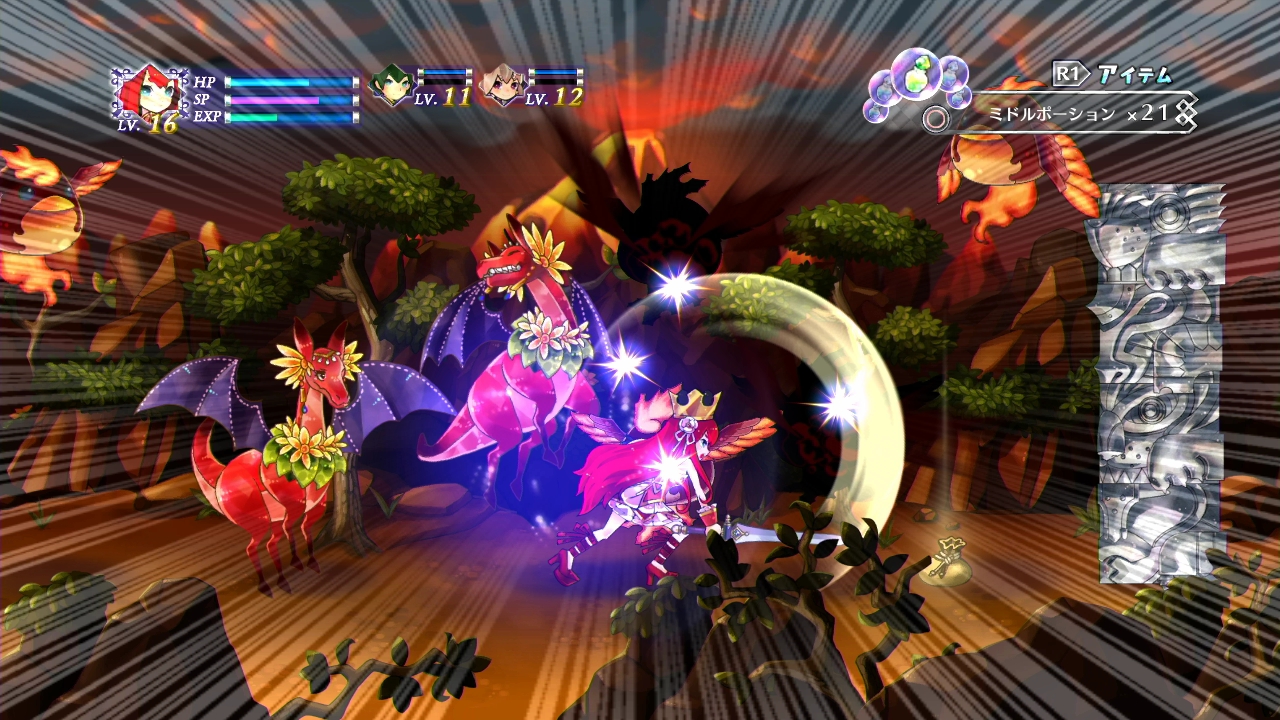Pick up the dropped money bag
Viewport: 1280px width, 720px height.
pos(948,563)
